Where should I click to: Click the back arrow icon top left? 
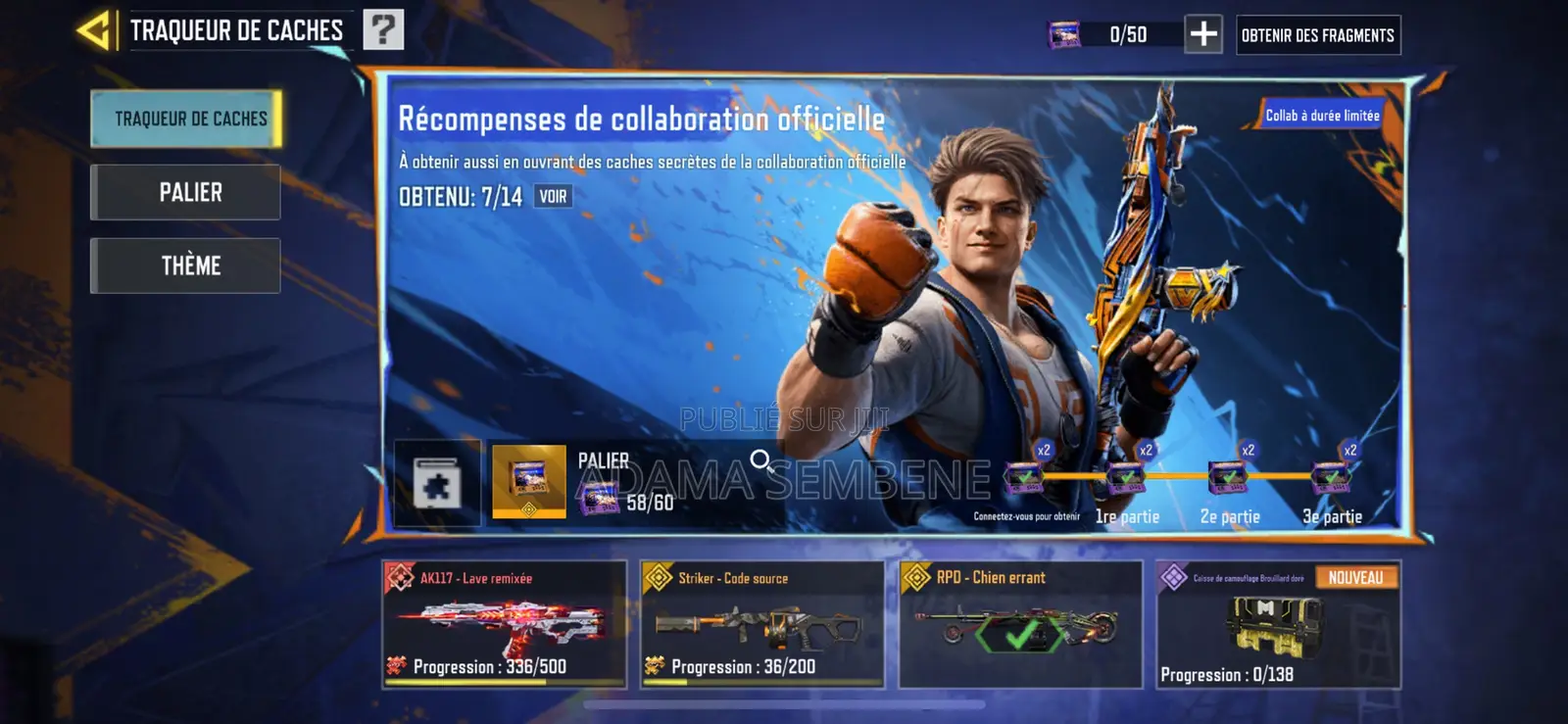coord(92,28)
